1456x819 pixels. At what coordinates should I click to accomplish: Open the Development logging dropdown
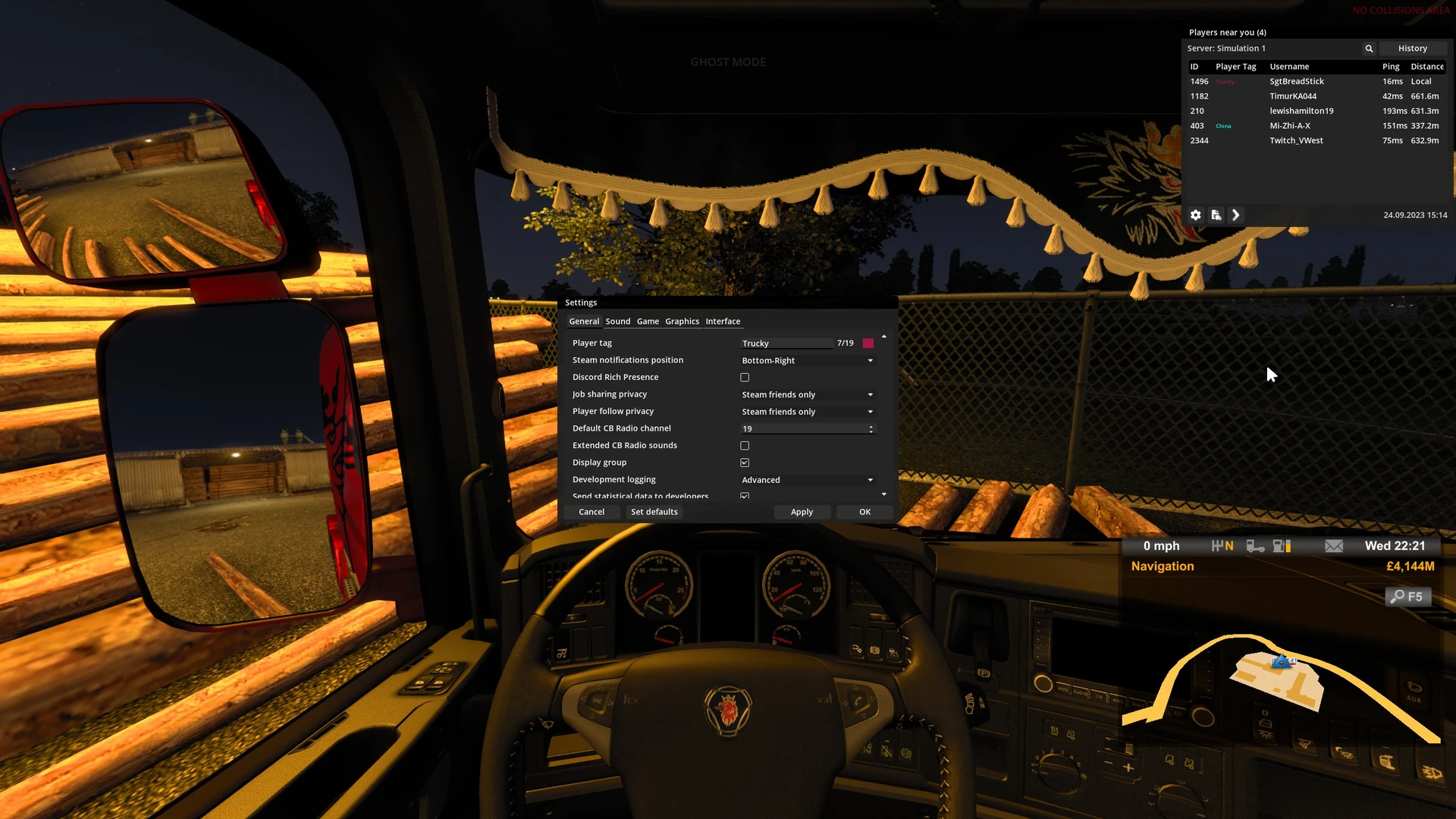tap(807, 480)
